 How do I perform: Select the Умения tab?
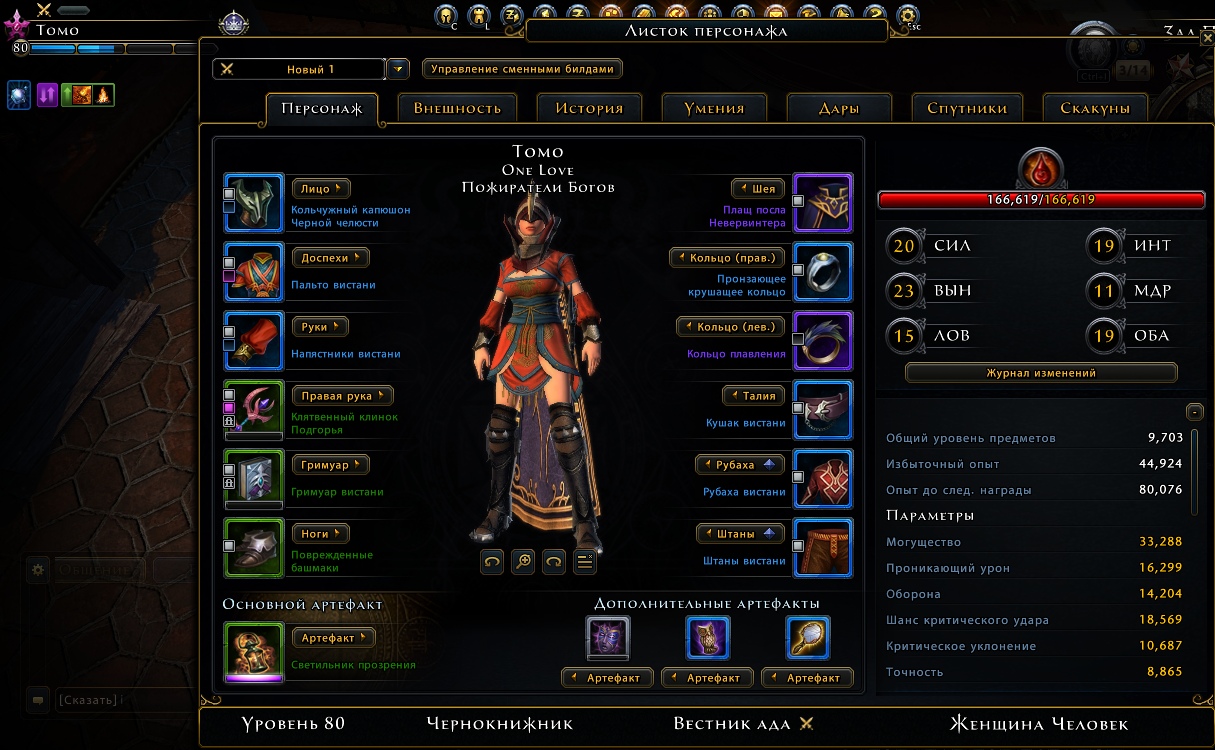click(713, 108)
